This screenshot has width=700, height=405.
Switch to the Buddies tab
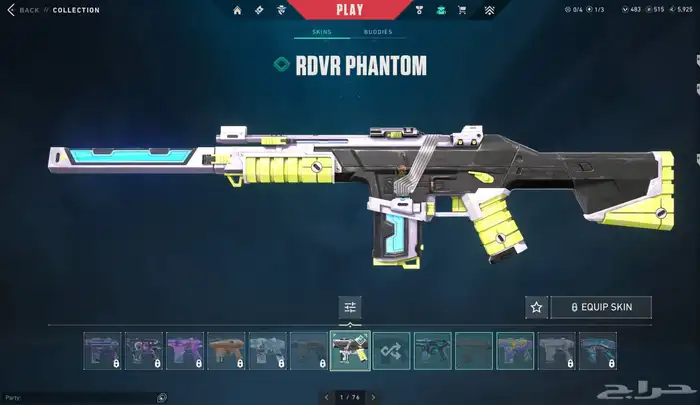coord(378,32)
